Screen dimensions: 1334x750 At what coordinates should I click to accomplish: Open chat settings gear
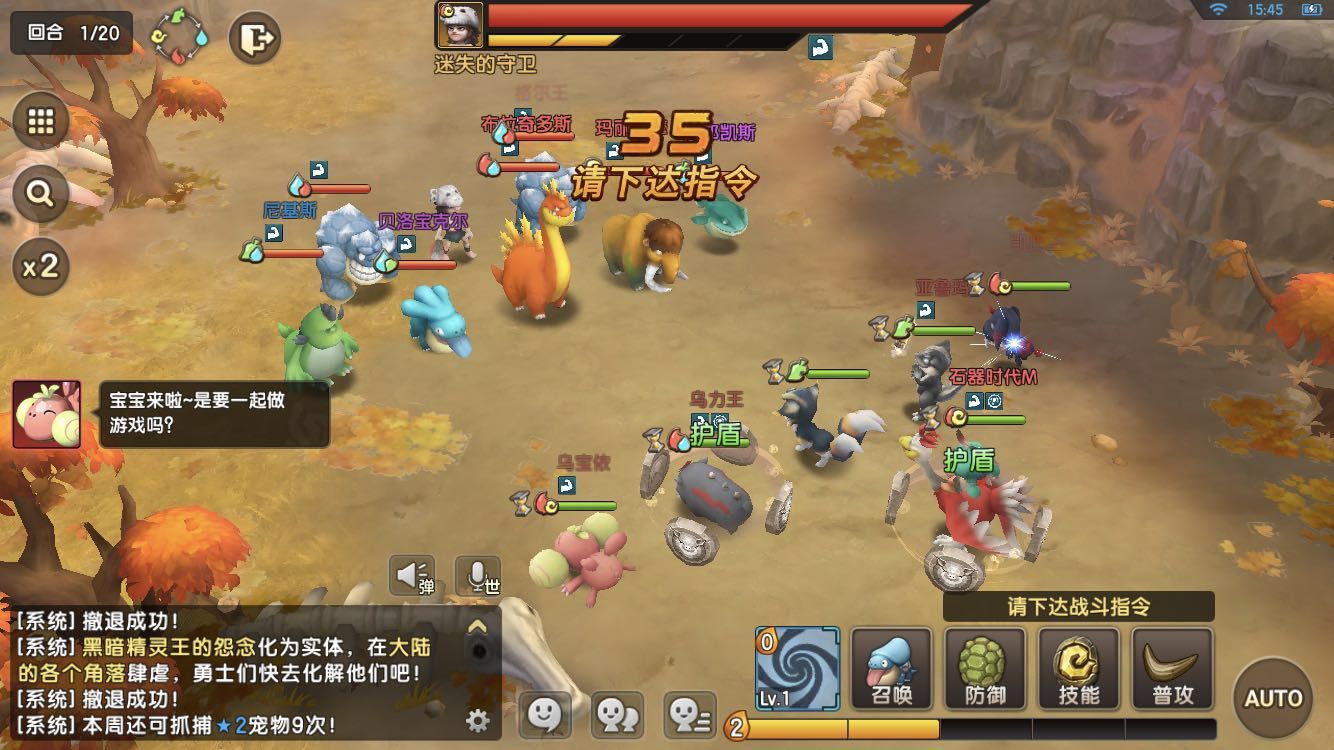pyautogui.click(x=478, y=719)
